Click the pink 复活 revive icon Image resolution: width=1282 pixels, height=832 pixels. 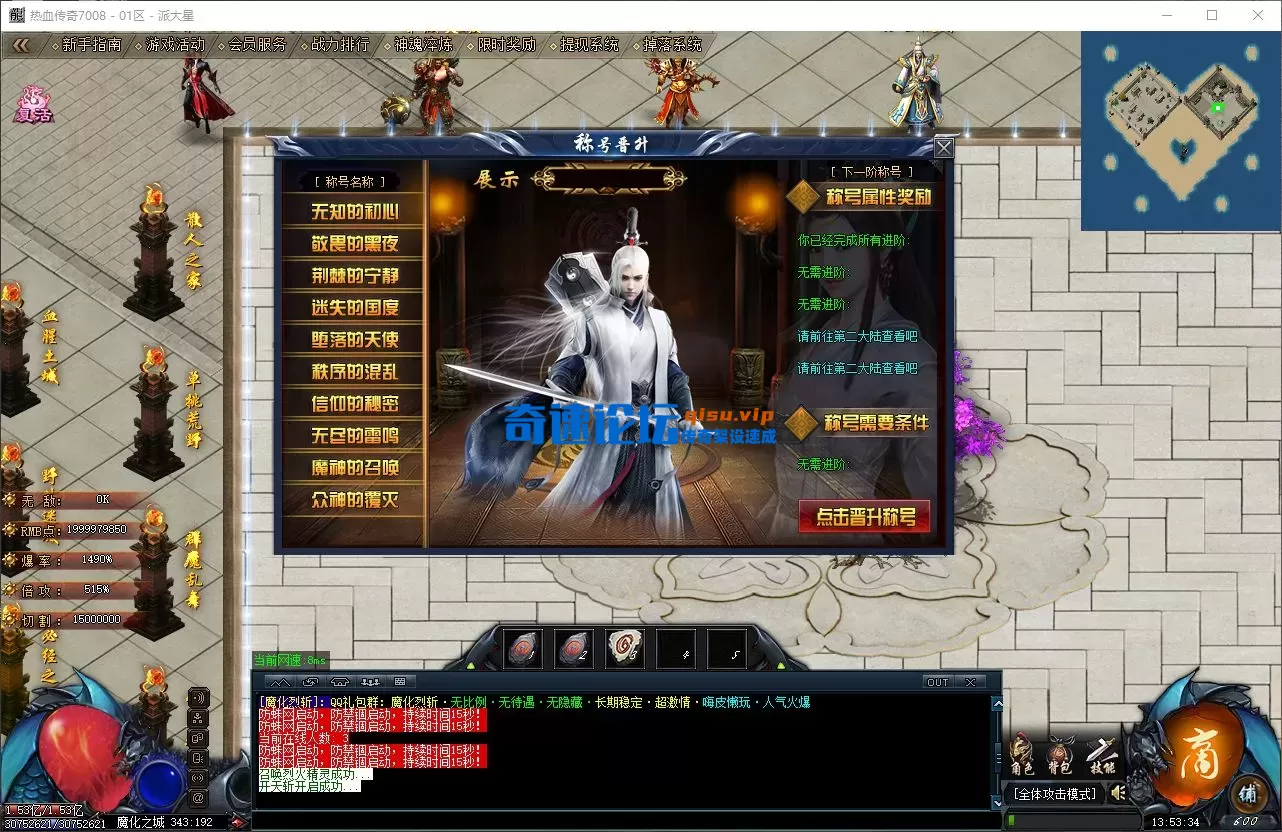tap(32, 105)
